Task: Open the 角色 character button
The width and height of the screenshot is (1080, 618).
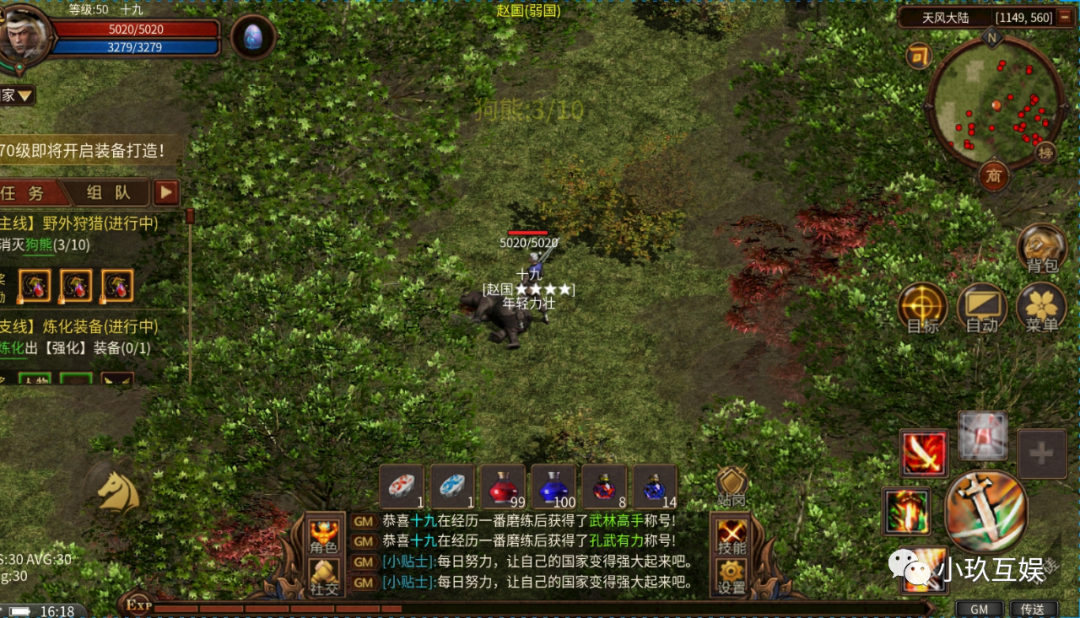Action: coord(323,536)
